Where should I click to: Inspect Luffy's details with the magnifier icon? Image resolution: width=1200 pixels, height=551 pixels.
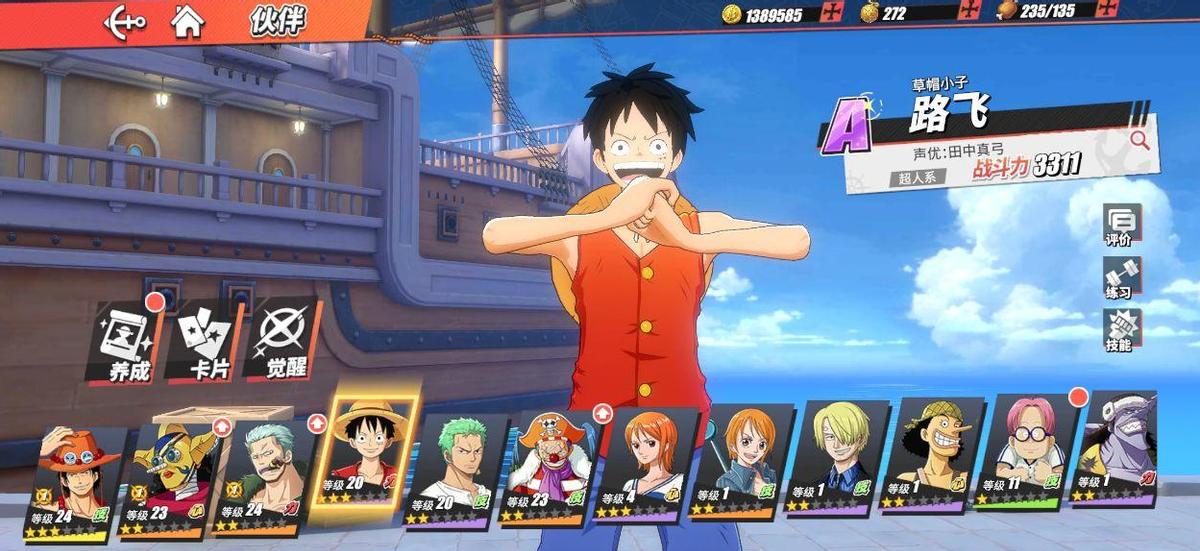pyautogui.click(x=1139, y=139)
